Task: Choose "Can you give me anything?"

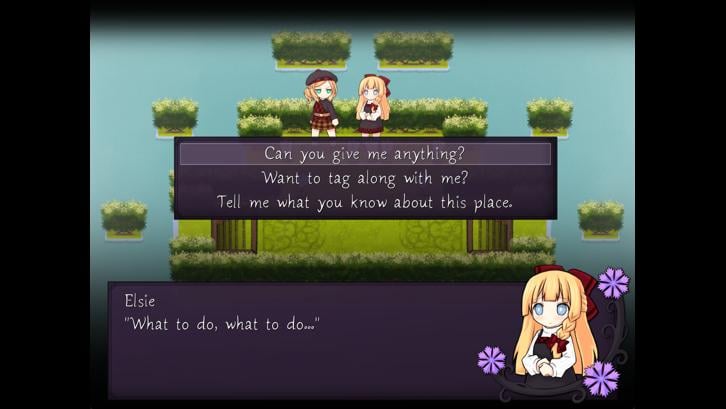Action: coord(365,154)
